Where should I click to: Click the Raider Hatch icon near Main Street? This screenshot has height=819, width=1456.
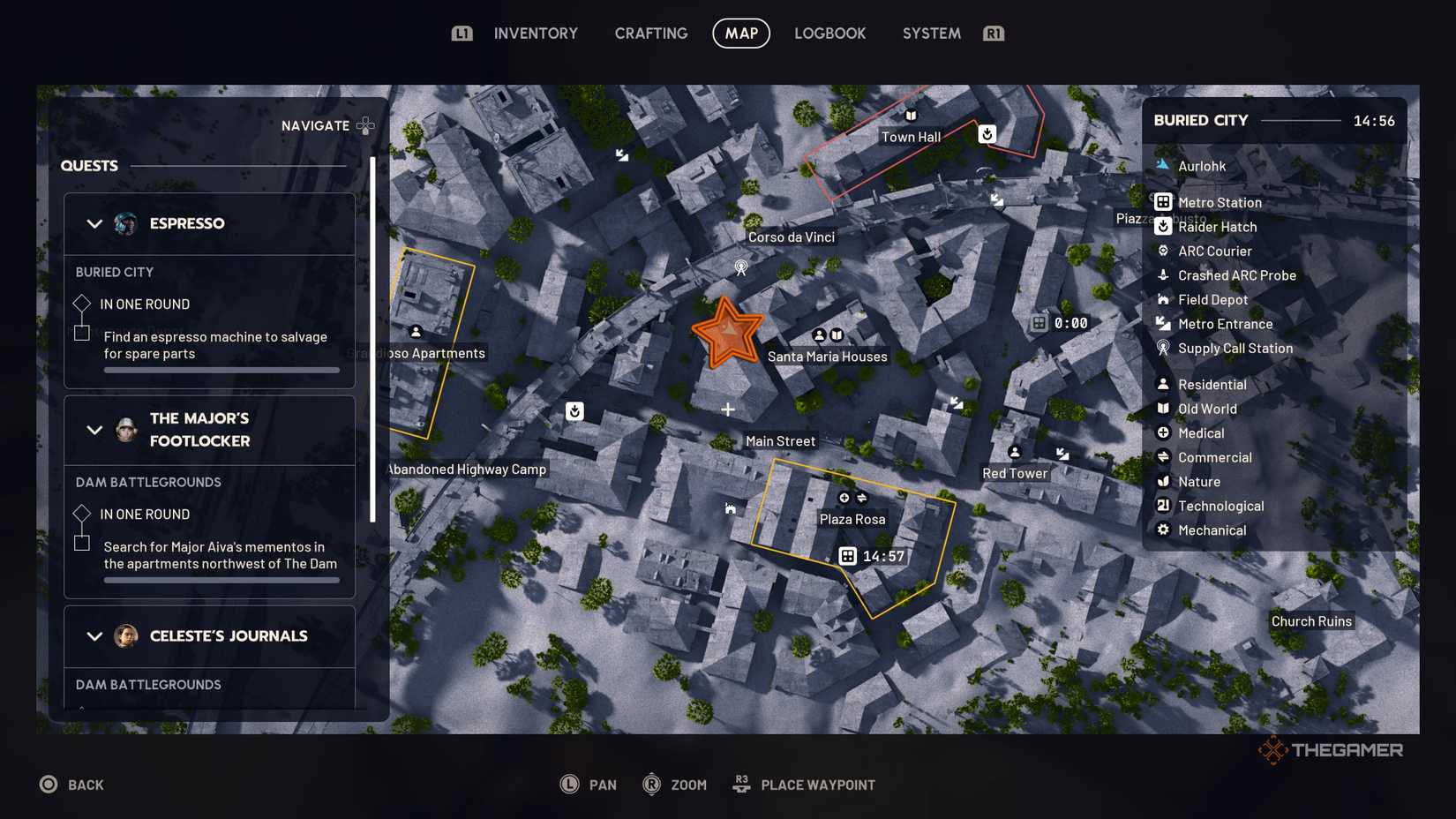coord(574,410)
